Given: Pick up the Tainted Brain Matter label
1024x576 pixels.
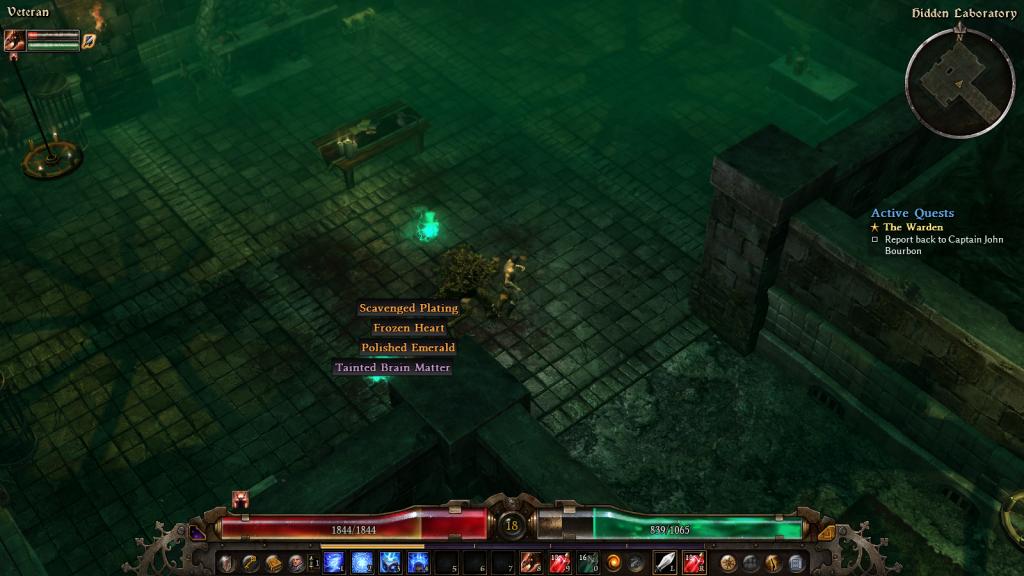Looking at the screenshot, I should (392, 368).
